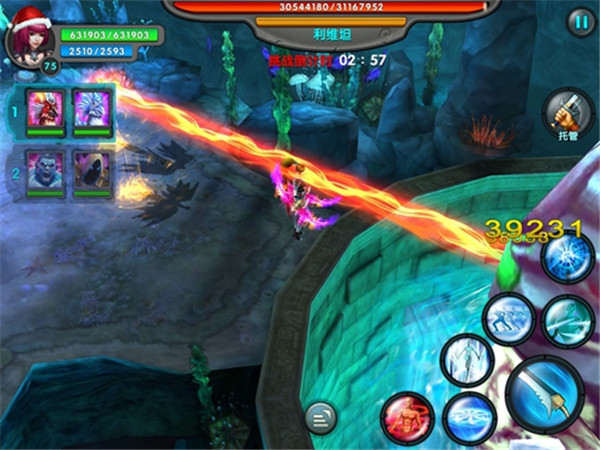Pause the game

(x=579, y=23)
